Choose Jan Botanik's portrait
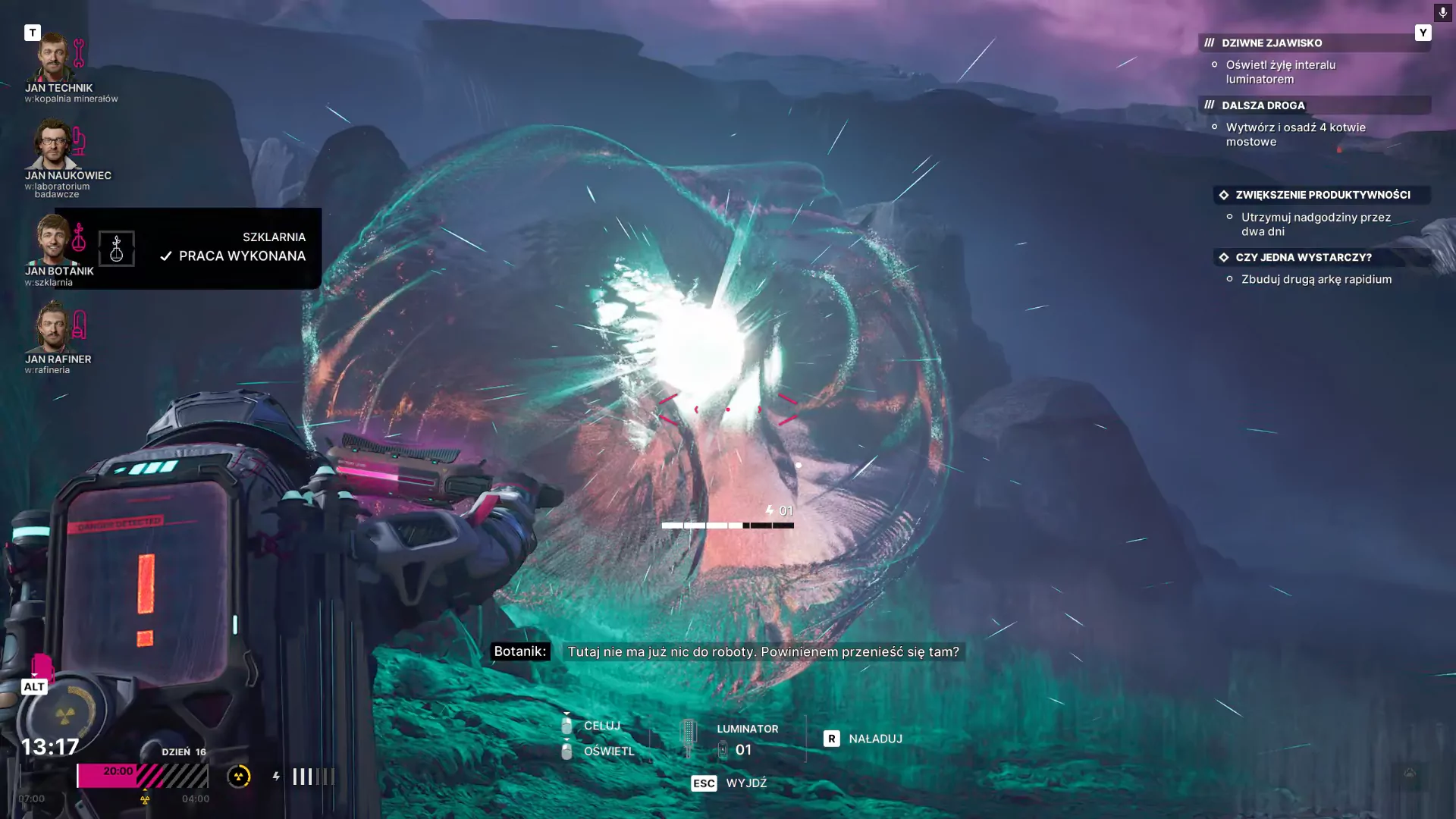Image resolution: width=1456 pixels, height=819 pixels. (52, 238)
